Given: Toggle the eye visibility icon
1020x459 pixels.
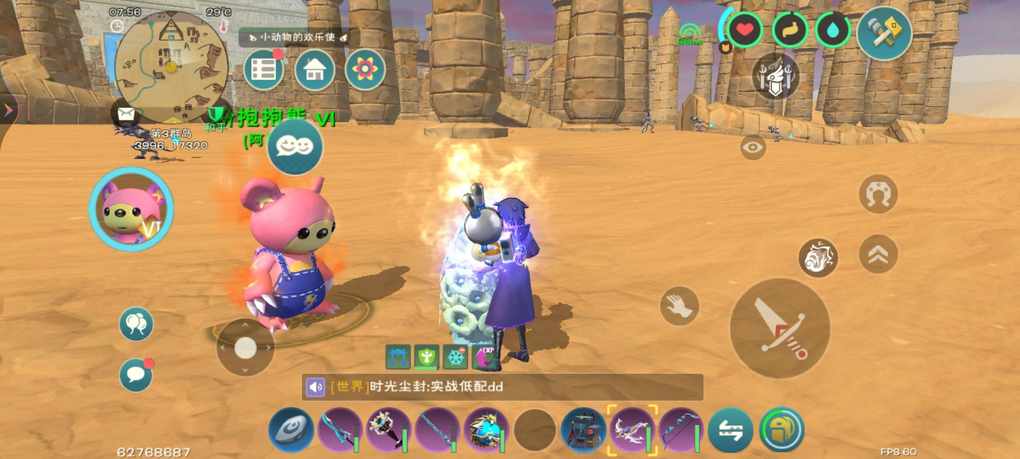Looking at the screenshot, I should [x=753, y=147].
